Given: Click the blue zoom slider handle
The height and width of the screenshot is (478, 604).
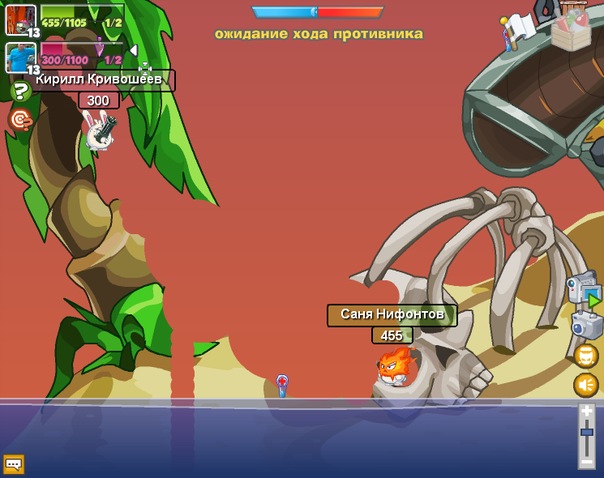Looking at the screenshot, I should click(587, 432).
